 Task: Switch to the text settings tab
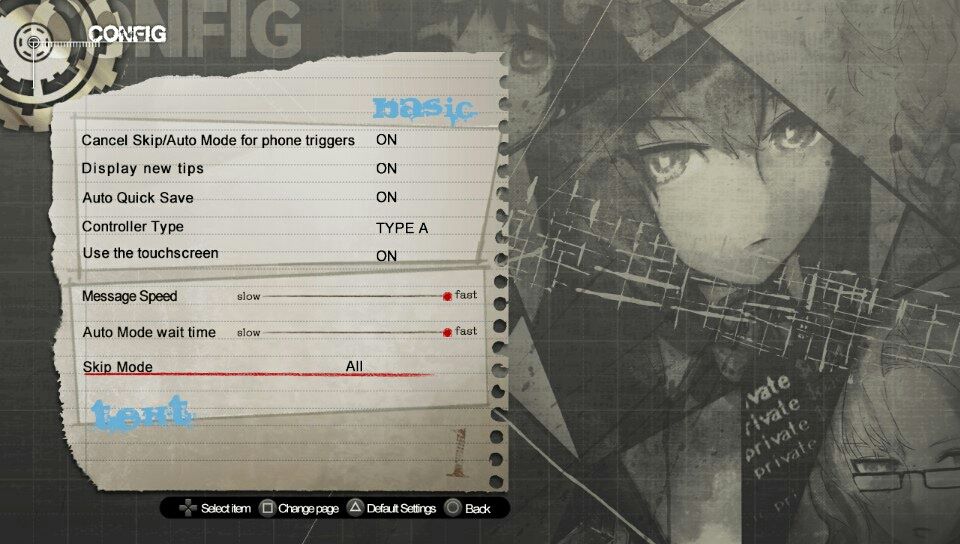[141, 412]
